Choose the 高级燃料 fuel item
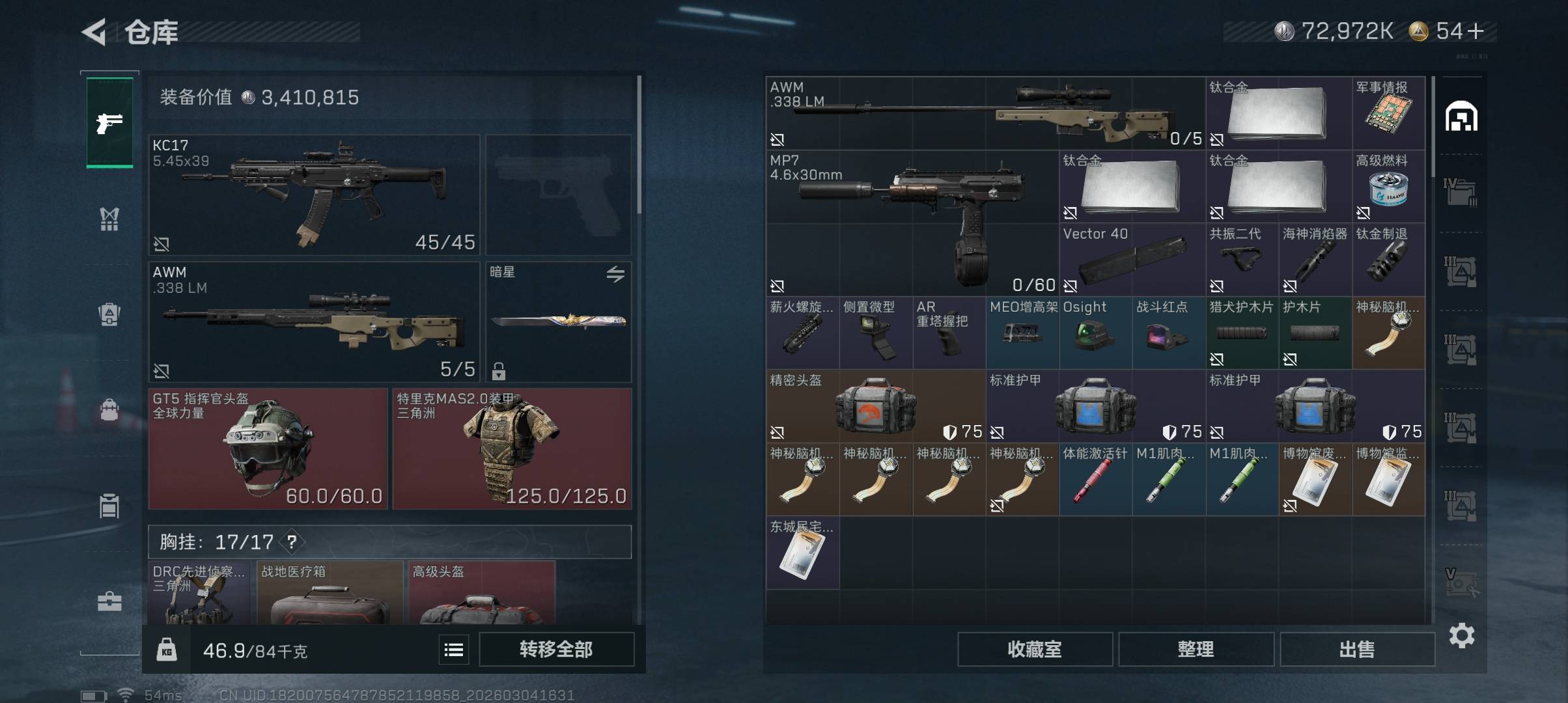 pyautogui.click(x=1388, y=187)
